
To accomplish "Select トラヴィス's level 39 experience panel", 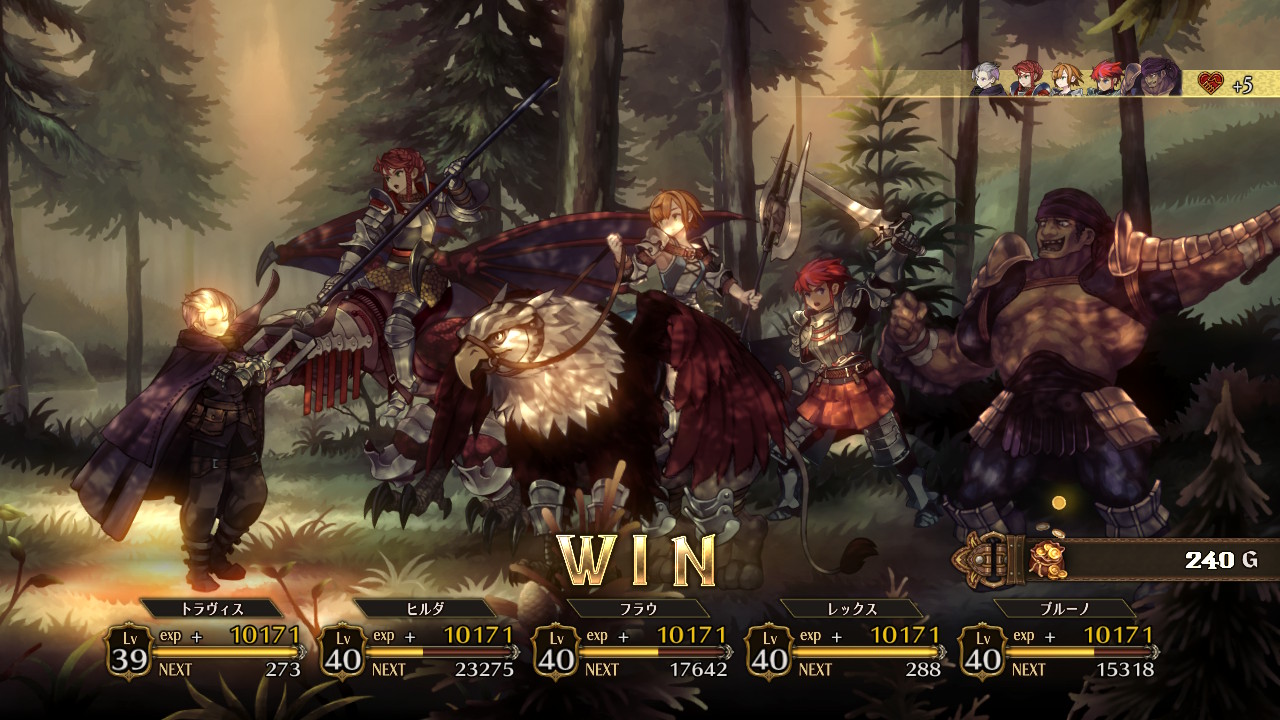I will pos(207,650).
